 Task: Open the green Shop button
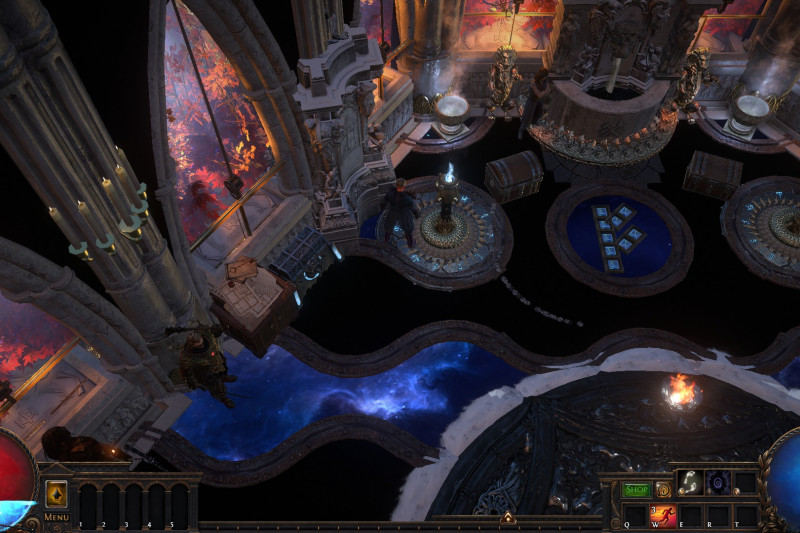(x=636, y=490)
